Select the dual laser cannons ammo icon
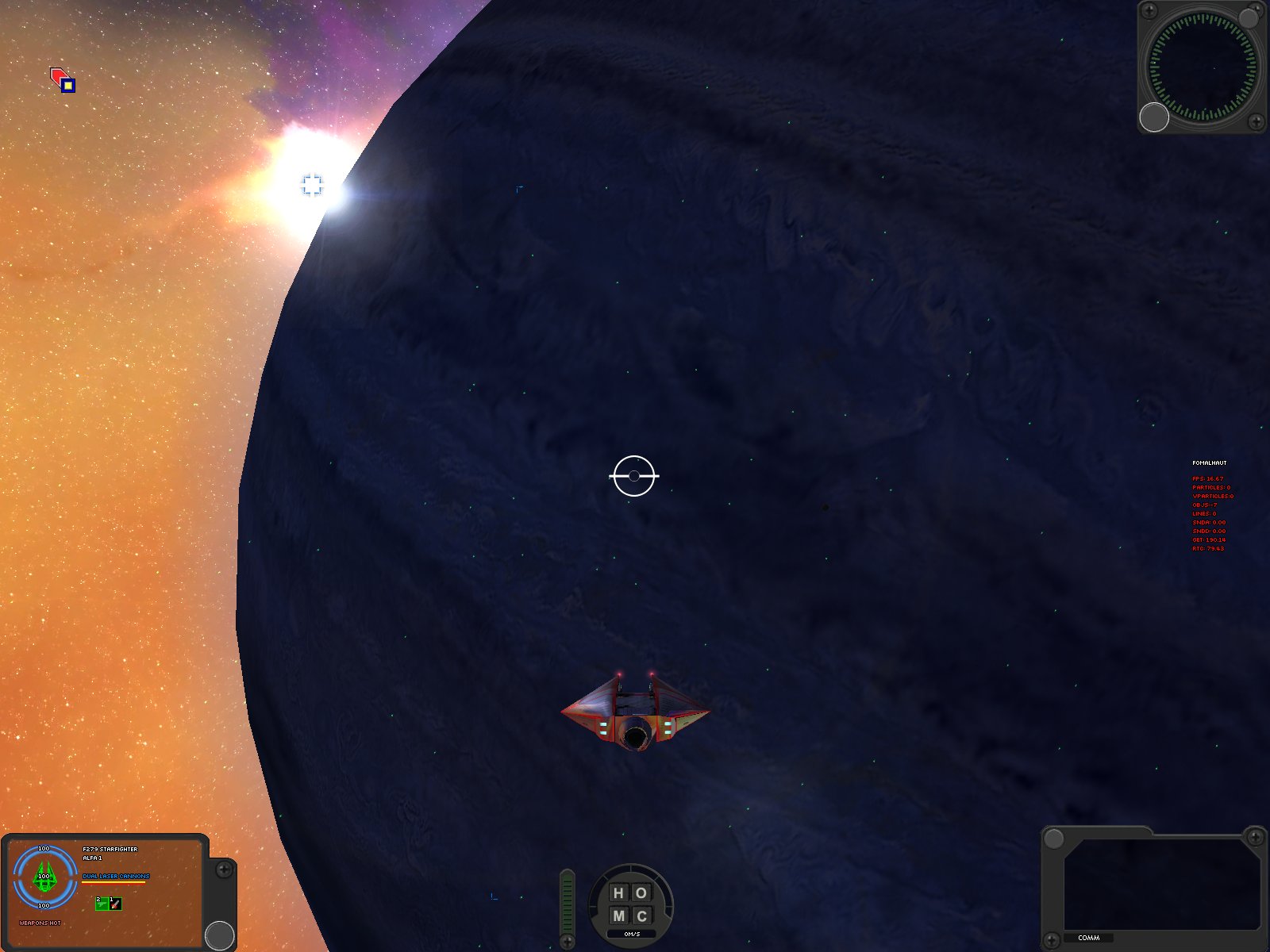1270x952 pixels. click(x=102, y=904)
